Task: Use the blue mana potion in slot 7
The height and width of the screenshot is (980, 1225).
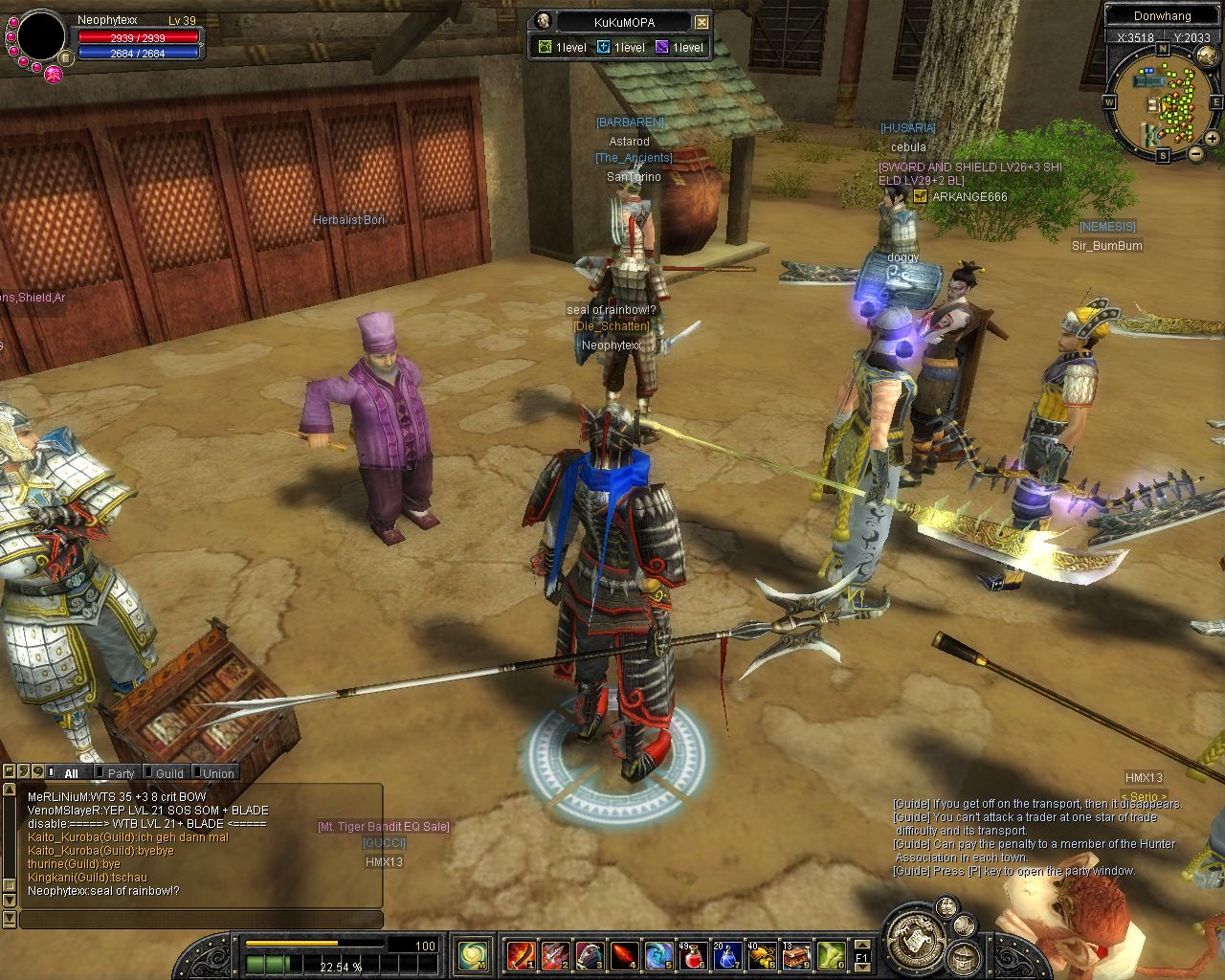Action: coord(726,954)
